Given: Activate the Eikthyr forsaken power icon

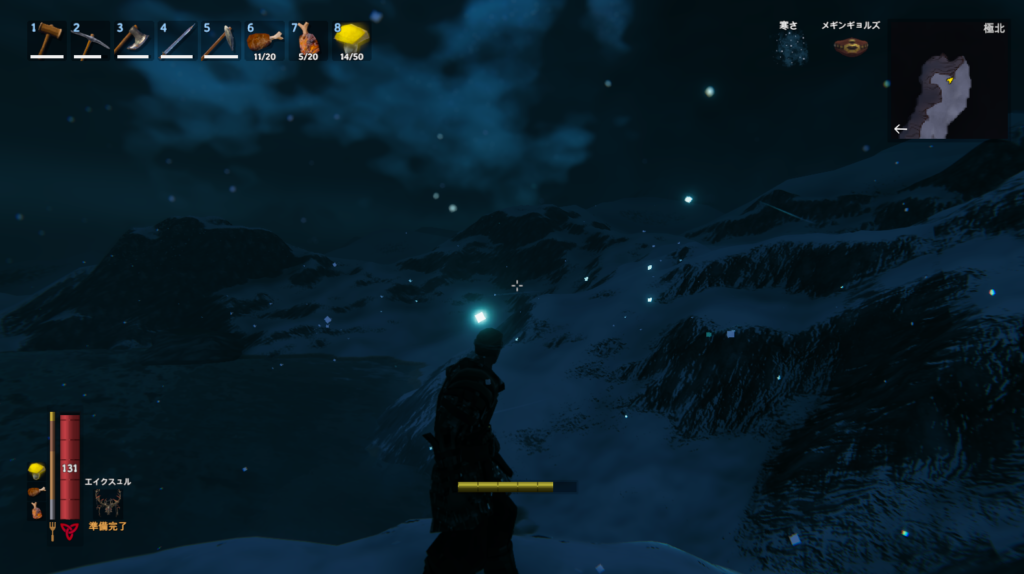Looking at the screenshot, I should (108, 502).
